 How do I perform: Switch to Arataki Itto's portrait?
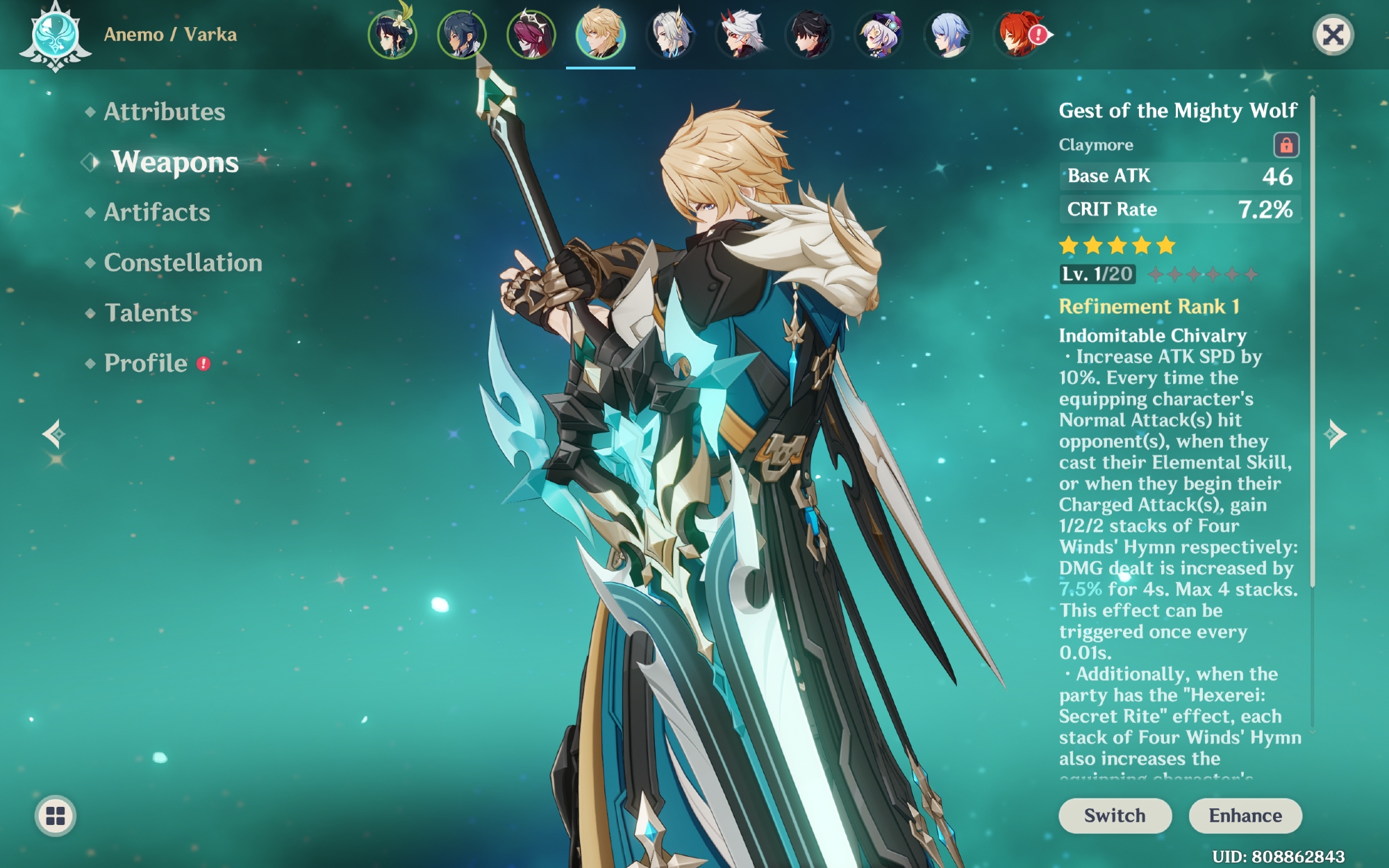pyautogui.click(x=740, y=34)
